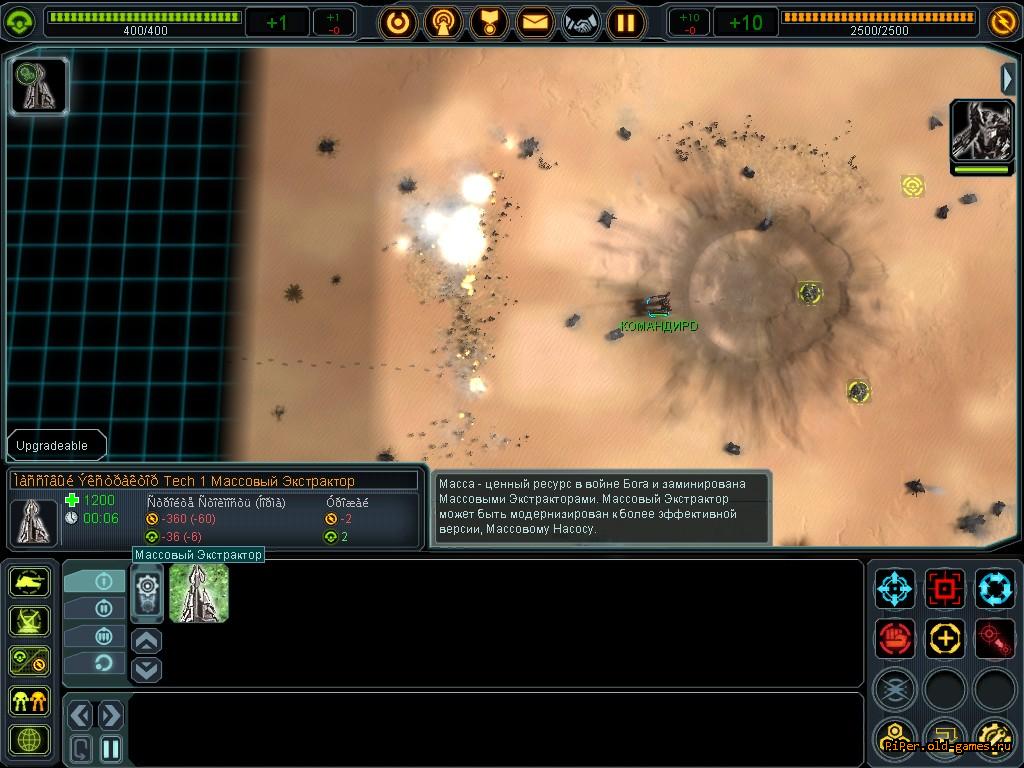The width and height of the screenshot is (1024, 768).
Task: Open the main menu power button
Action: tap(398, 21)
